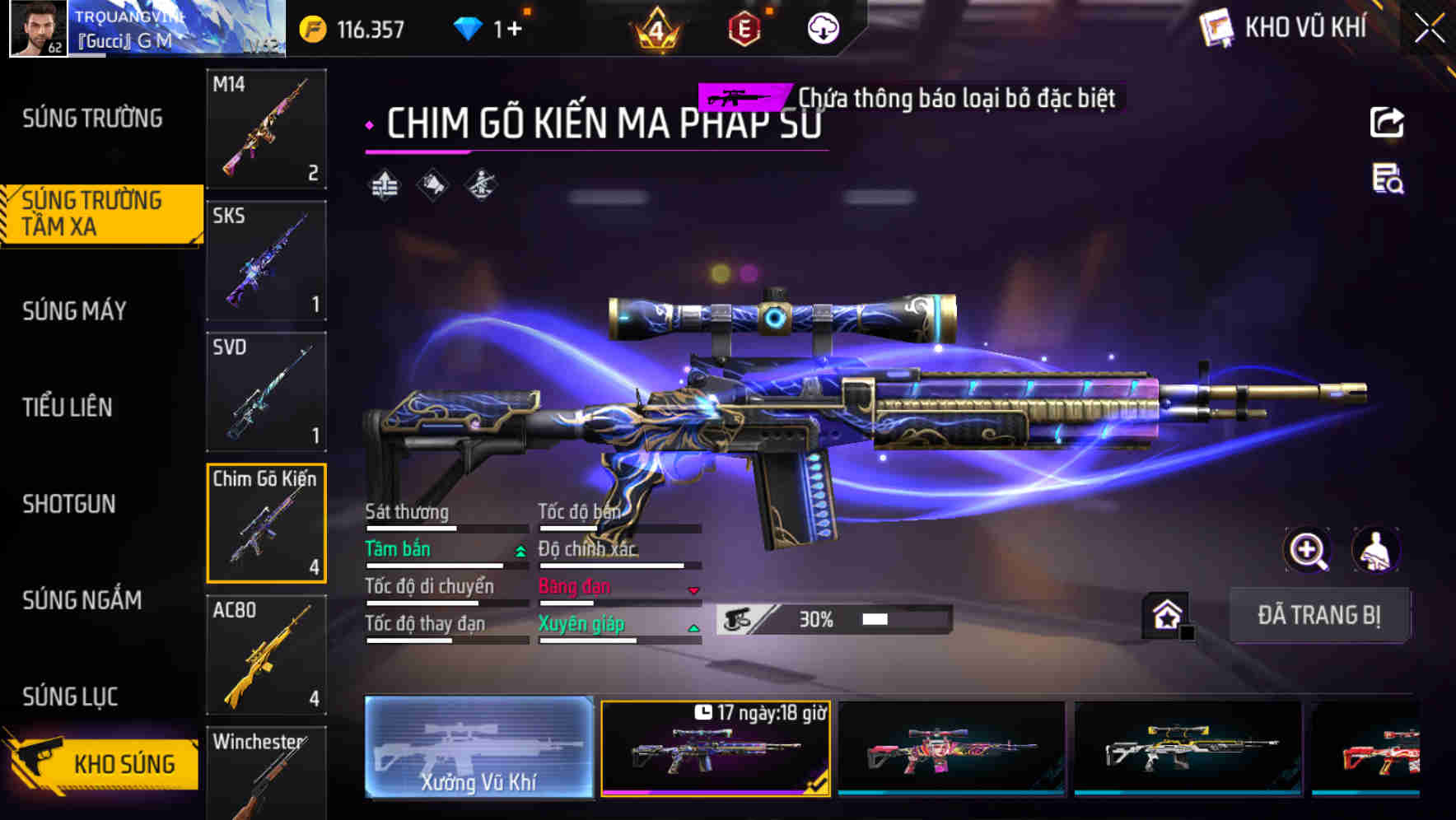Click the home-star workshop icon

click(1165, 614)
